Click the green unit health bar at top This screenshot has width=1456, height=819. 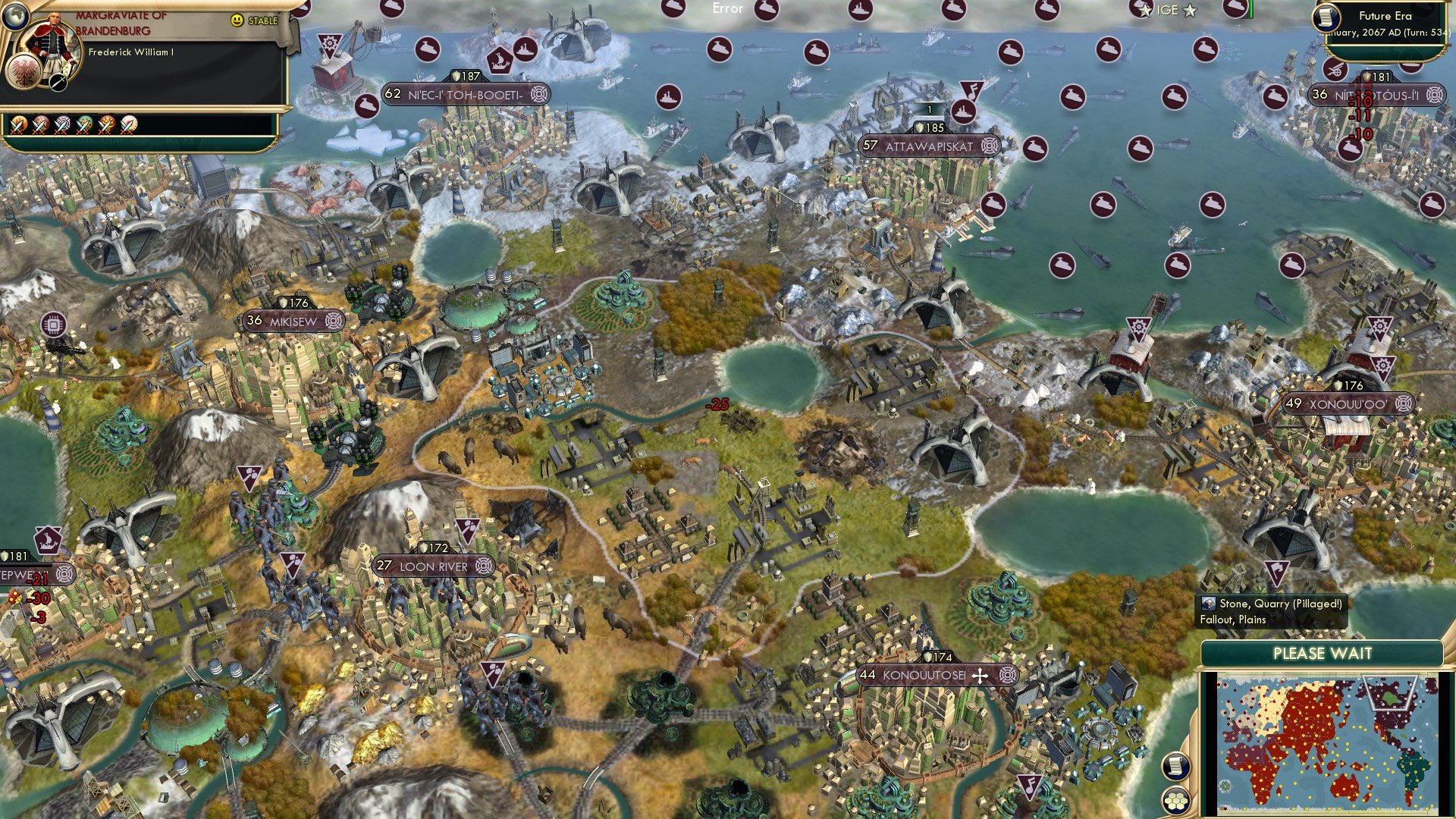click(1250, 6)
